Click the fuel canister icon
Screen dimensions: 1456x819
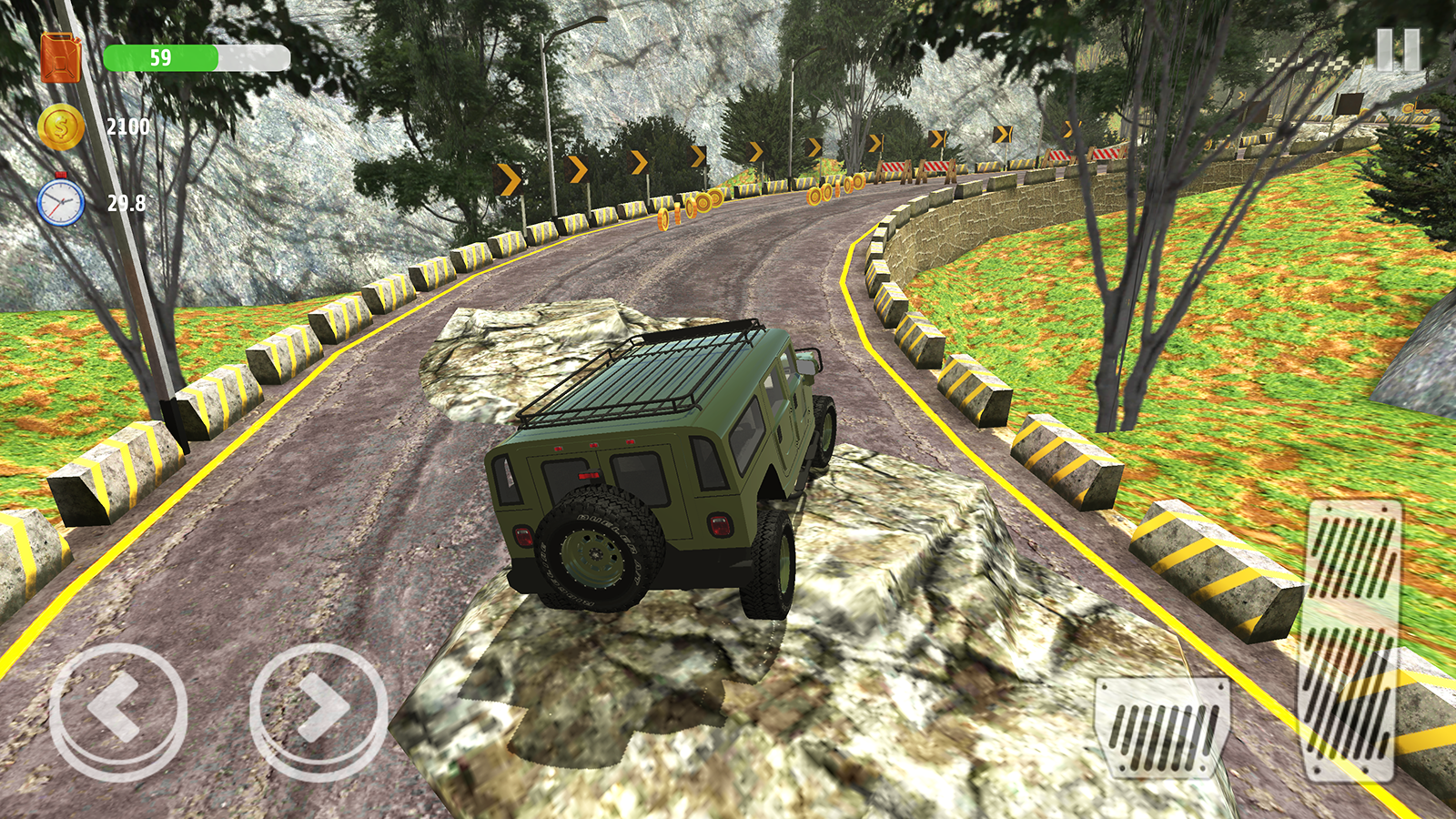point(62,58)
